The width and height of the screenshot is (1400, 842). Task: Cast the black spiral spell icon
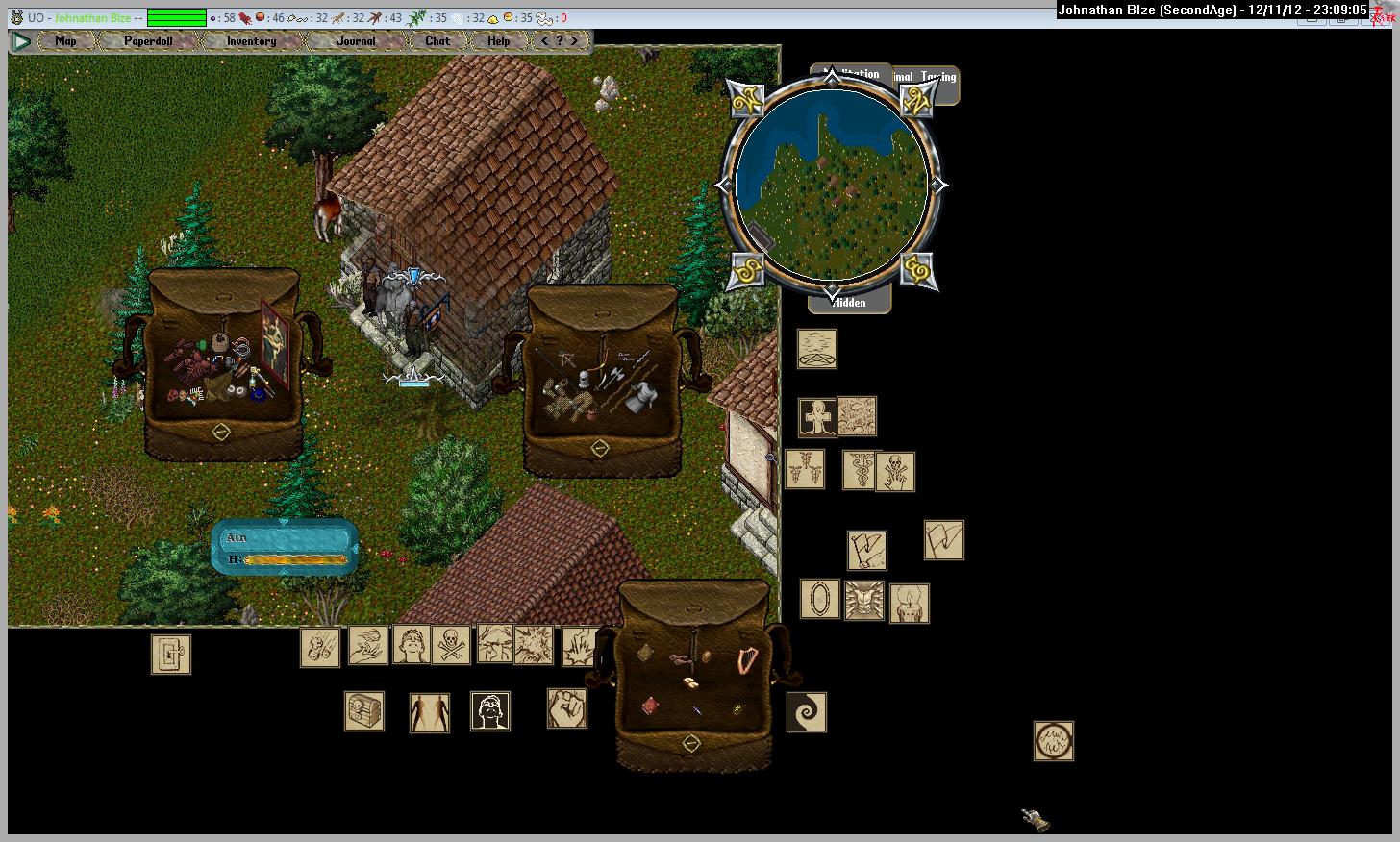[806, 712]
